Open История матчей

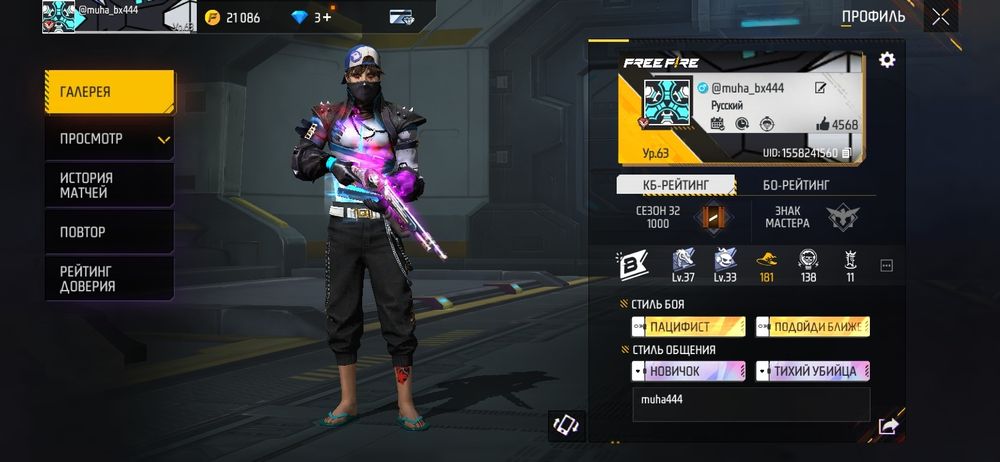tap(109, 185)
